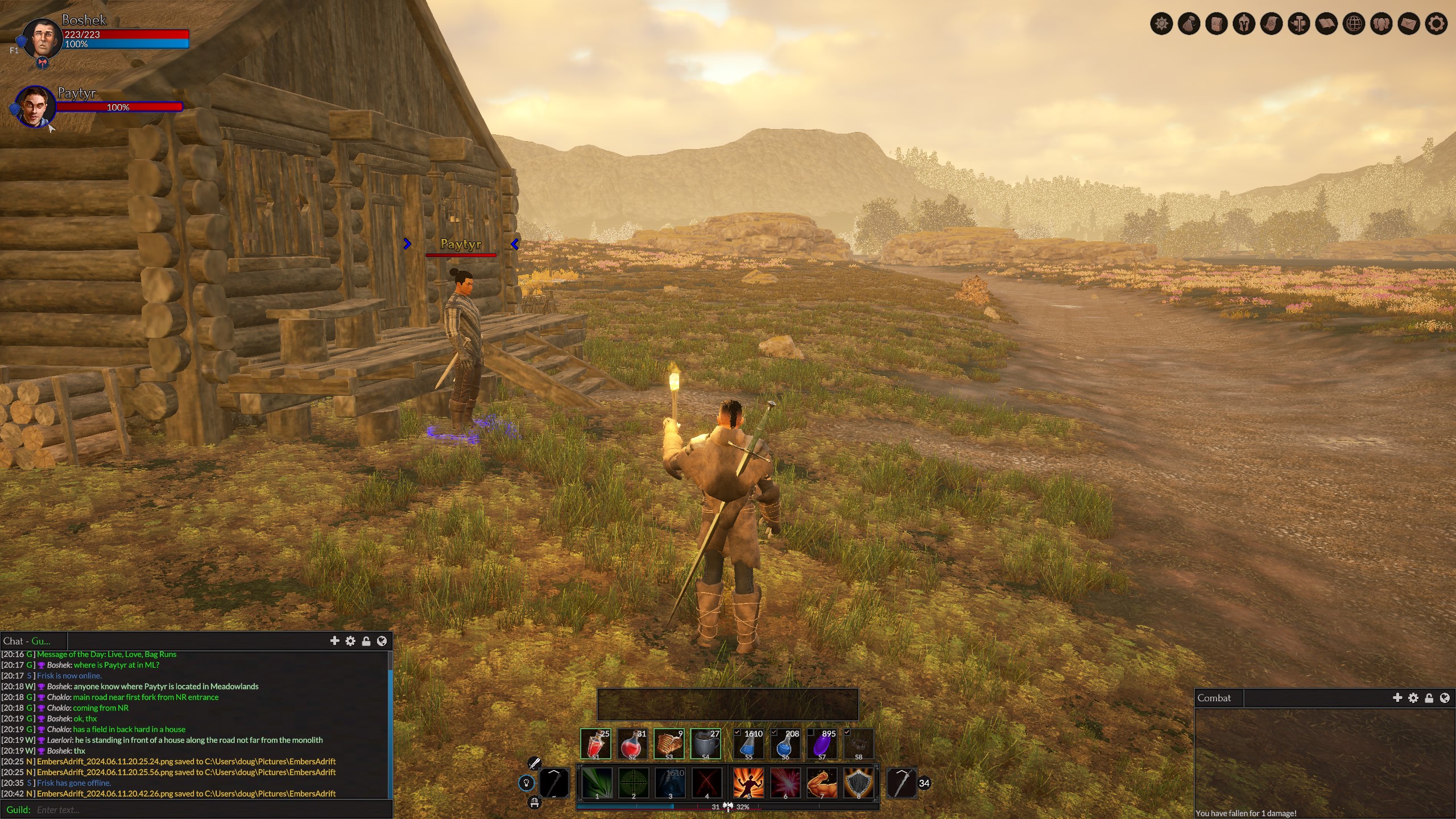Viewport: 1456px width, 819px height.
Task: Open the open-book journal icon
Action: (x=1326, y=24)
